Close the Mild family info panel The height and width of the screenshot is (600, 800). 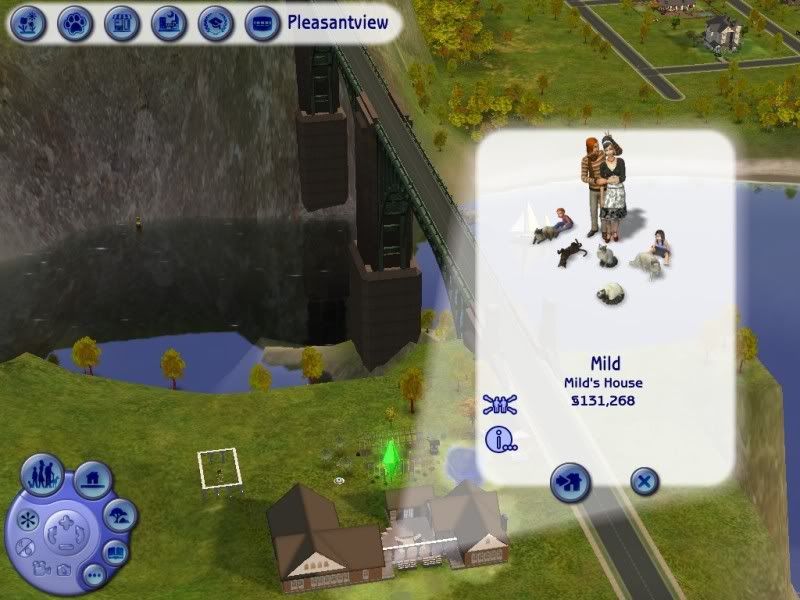[x=645, y=484]
